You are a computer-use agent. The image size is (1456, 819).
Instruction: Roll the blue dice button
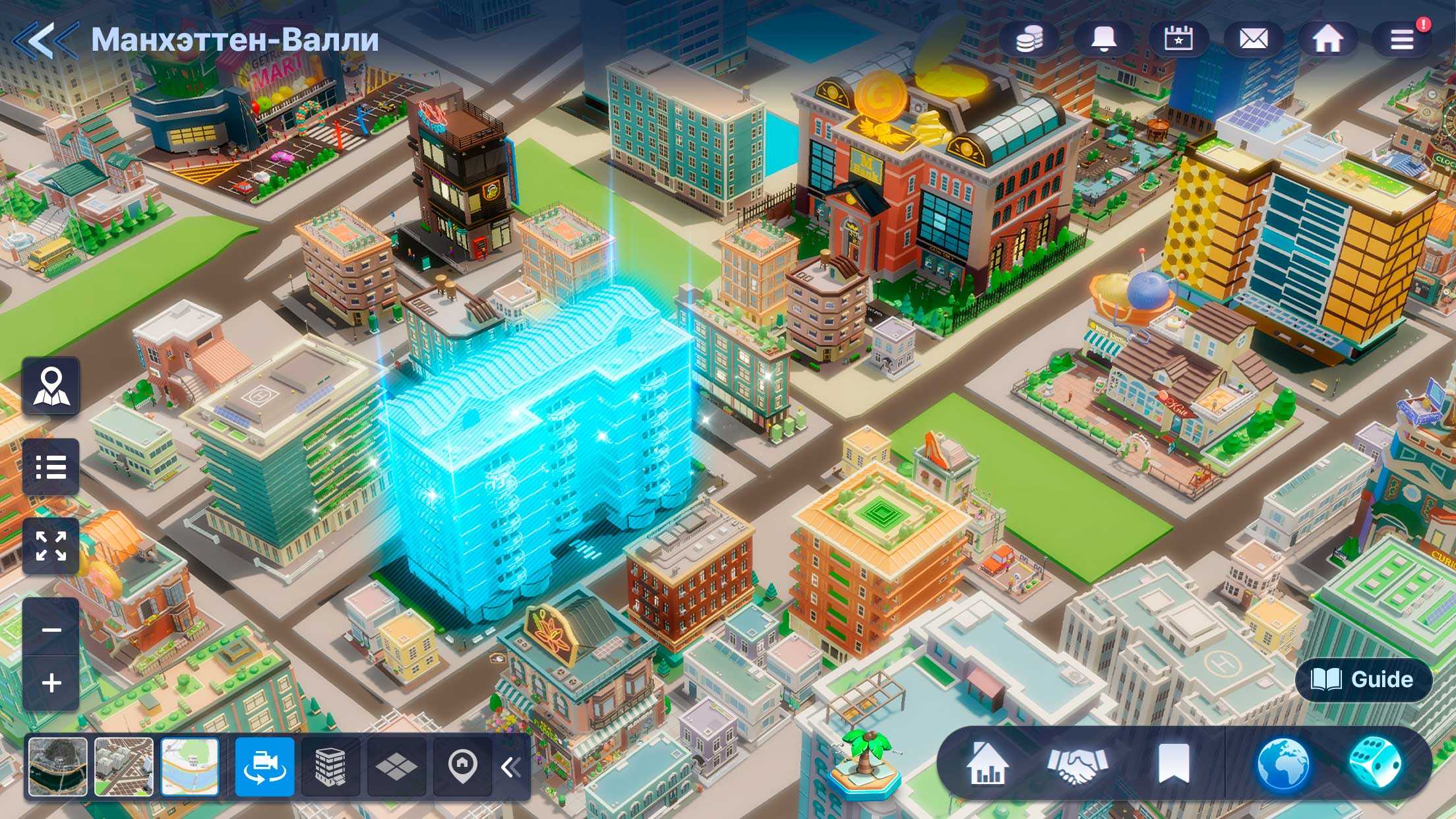(x=1374, y=764)
